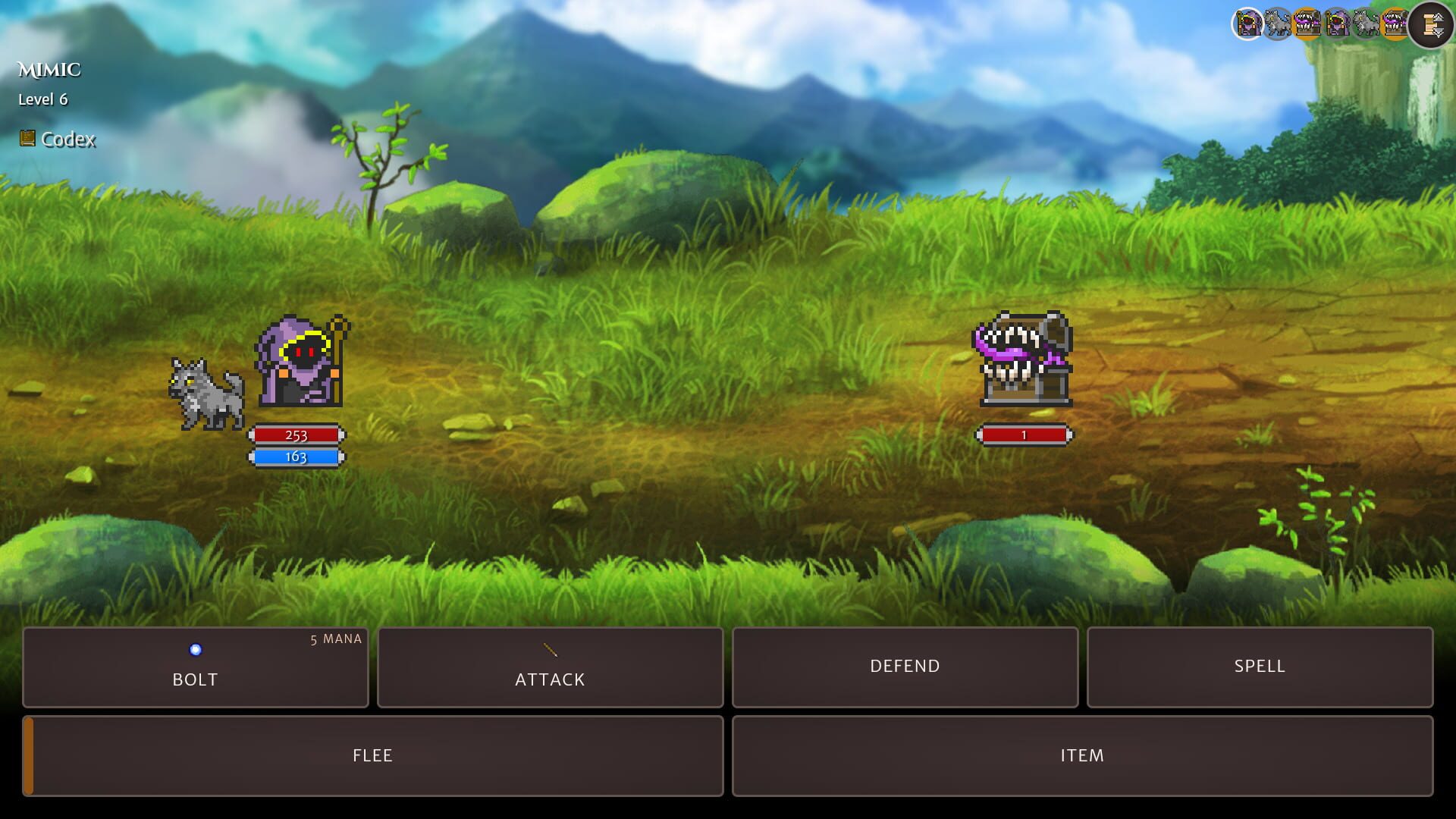Open the Spell menu
The height and width of the screenshot is (819, 1456).
1258,667
